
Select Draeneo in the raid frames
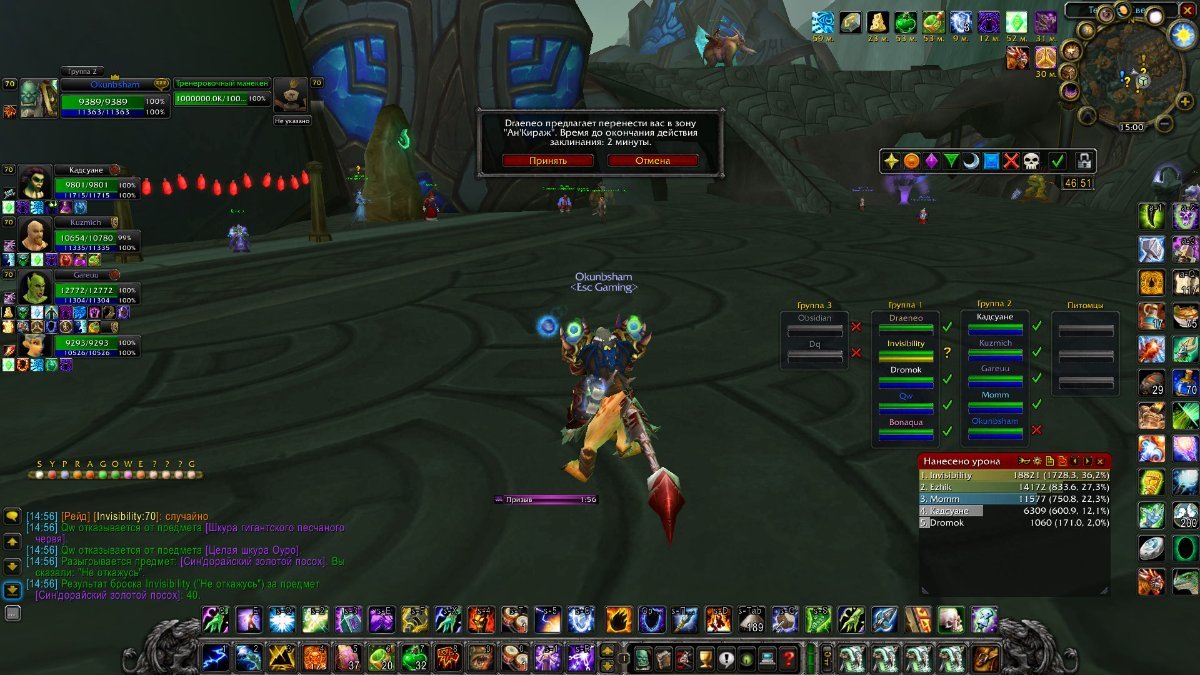point(906,322)
